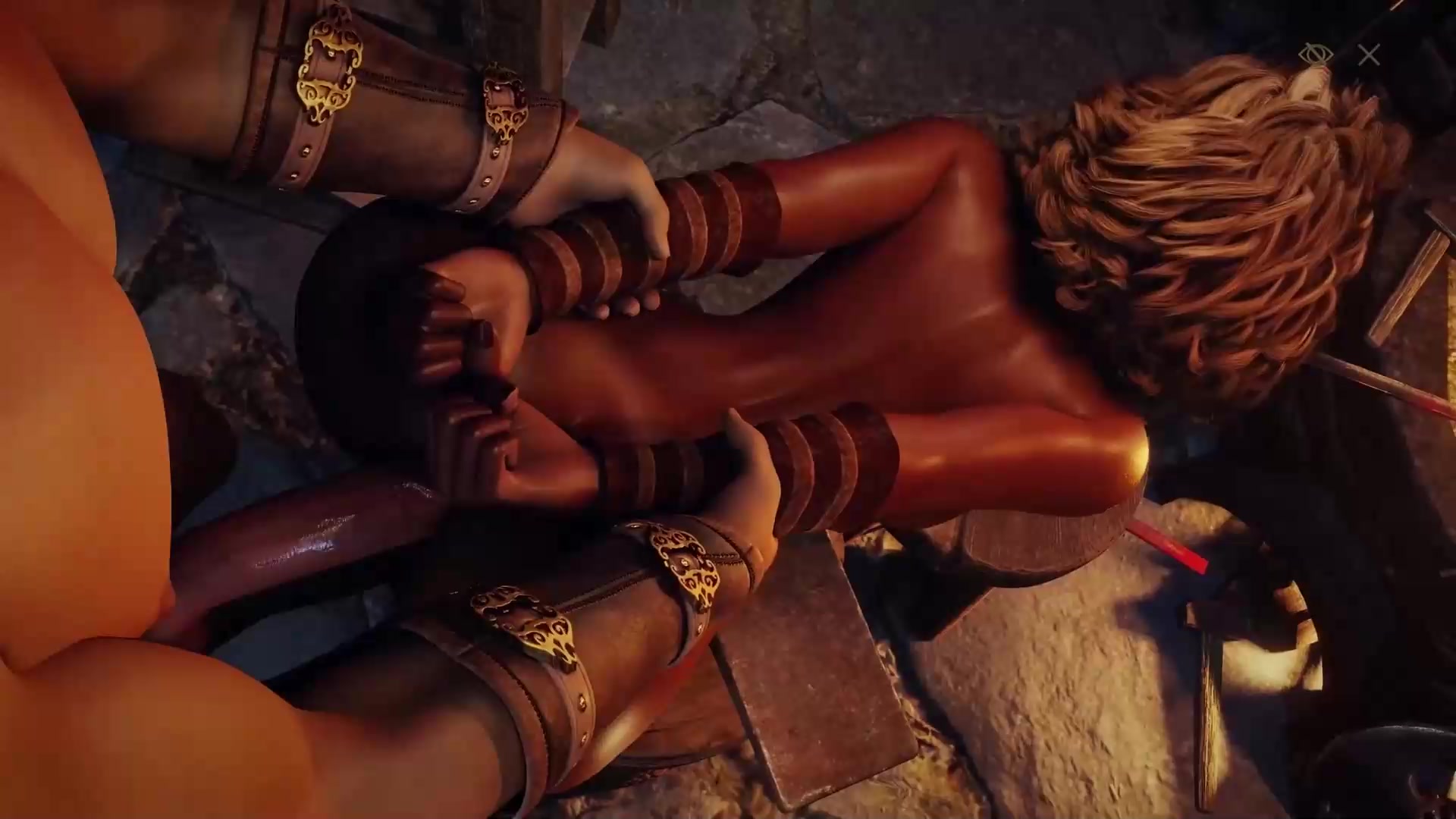Close the scene with the X button

1369,55
